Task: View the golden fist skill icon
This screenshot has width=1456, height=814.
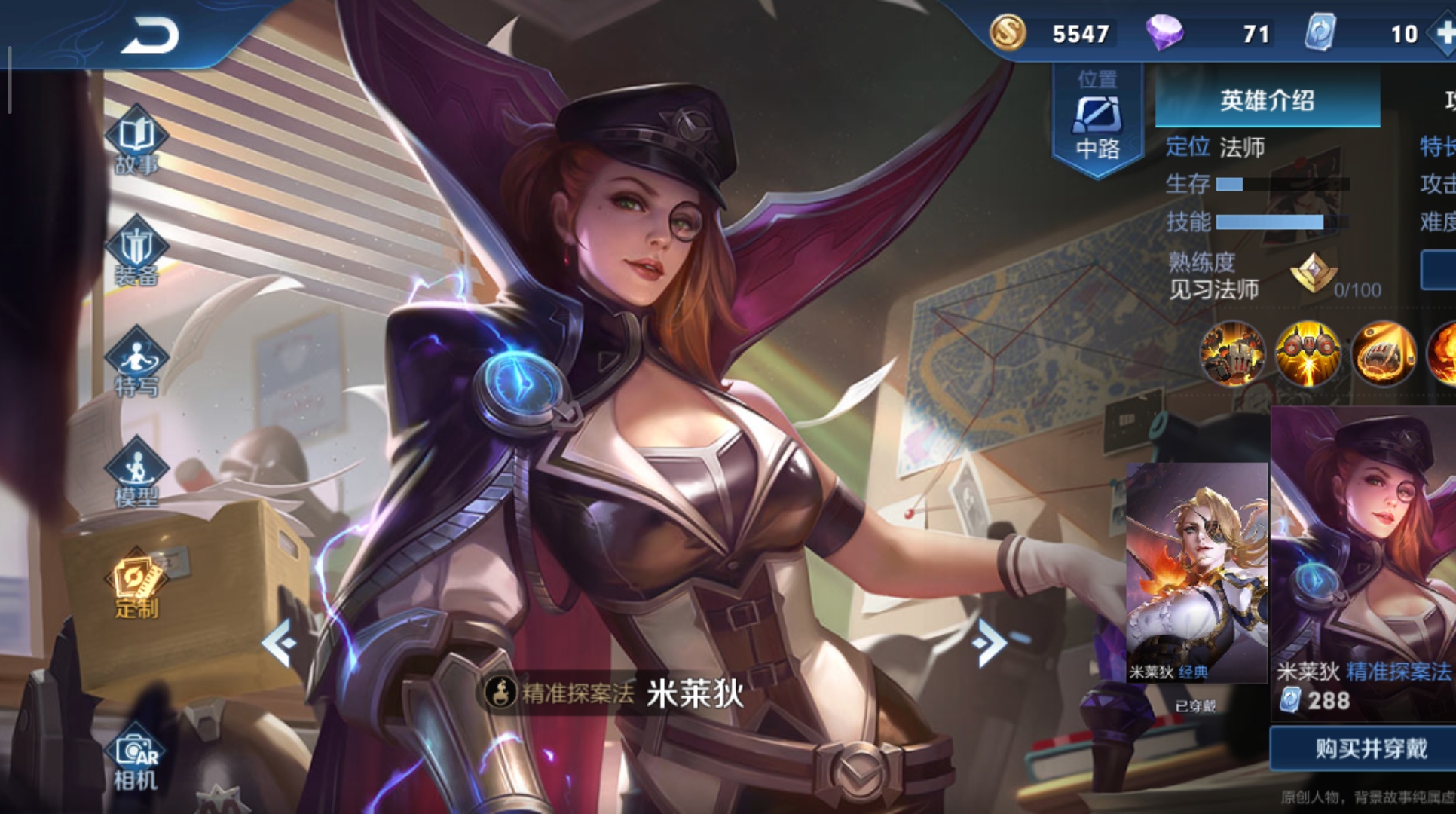Action: 1384,353
